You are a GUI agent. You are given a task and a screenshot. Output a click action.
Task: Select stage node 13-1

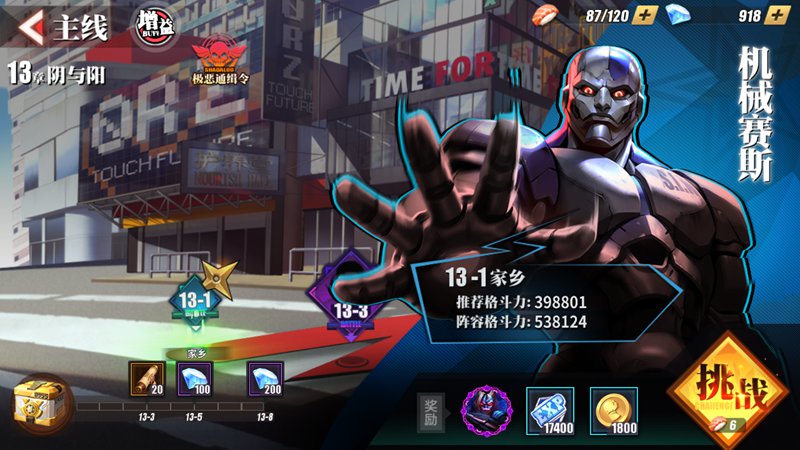point(196,302)
